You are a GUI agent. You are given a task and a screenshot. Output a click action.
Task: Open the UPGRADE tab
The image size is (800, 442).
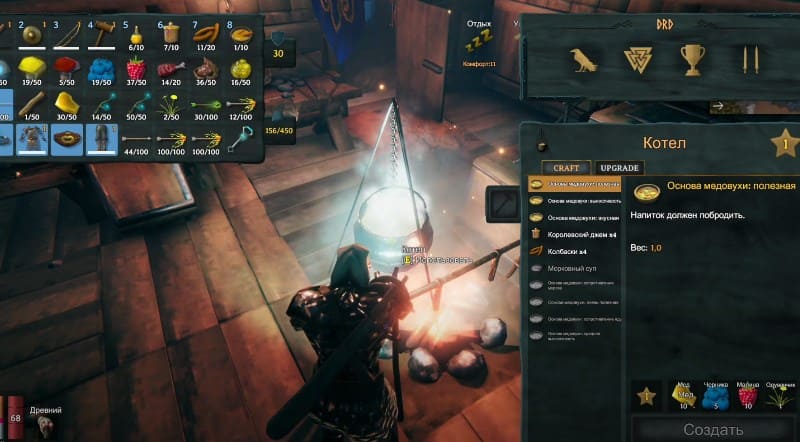619,167
